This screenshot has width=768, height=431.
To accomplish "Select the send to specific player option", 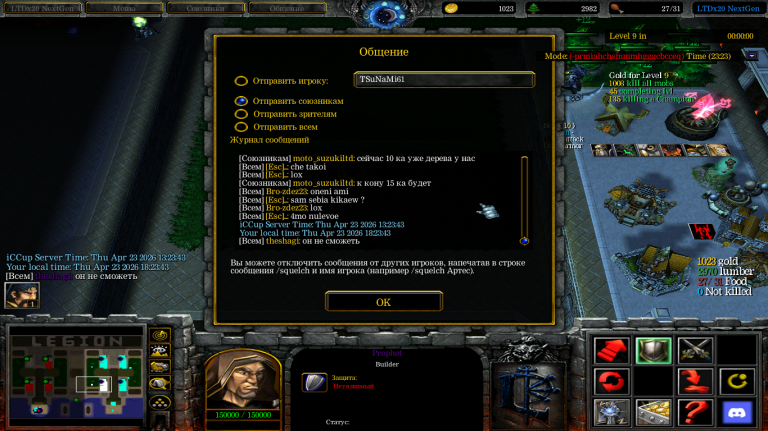I will pos(241,81).
